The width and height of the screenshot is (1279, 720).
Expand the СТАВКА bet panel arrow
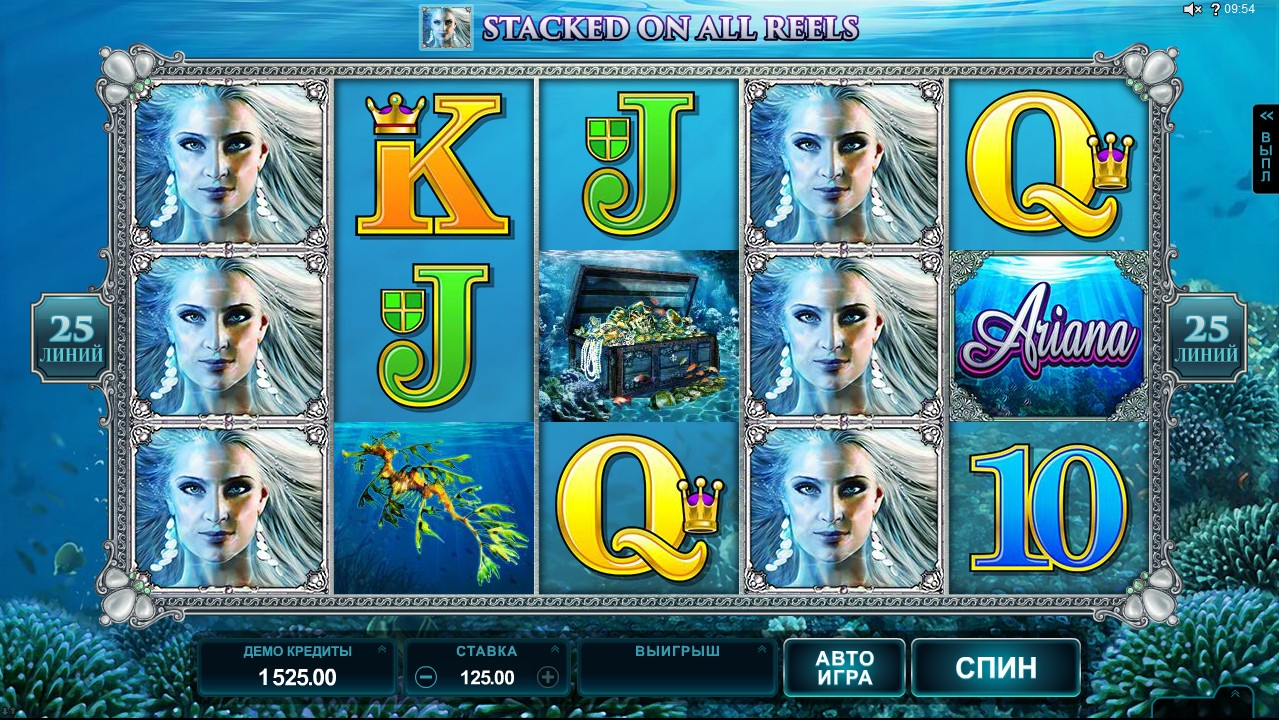(554, 650)
